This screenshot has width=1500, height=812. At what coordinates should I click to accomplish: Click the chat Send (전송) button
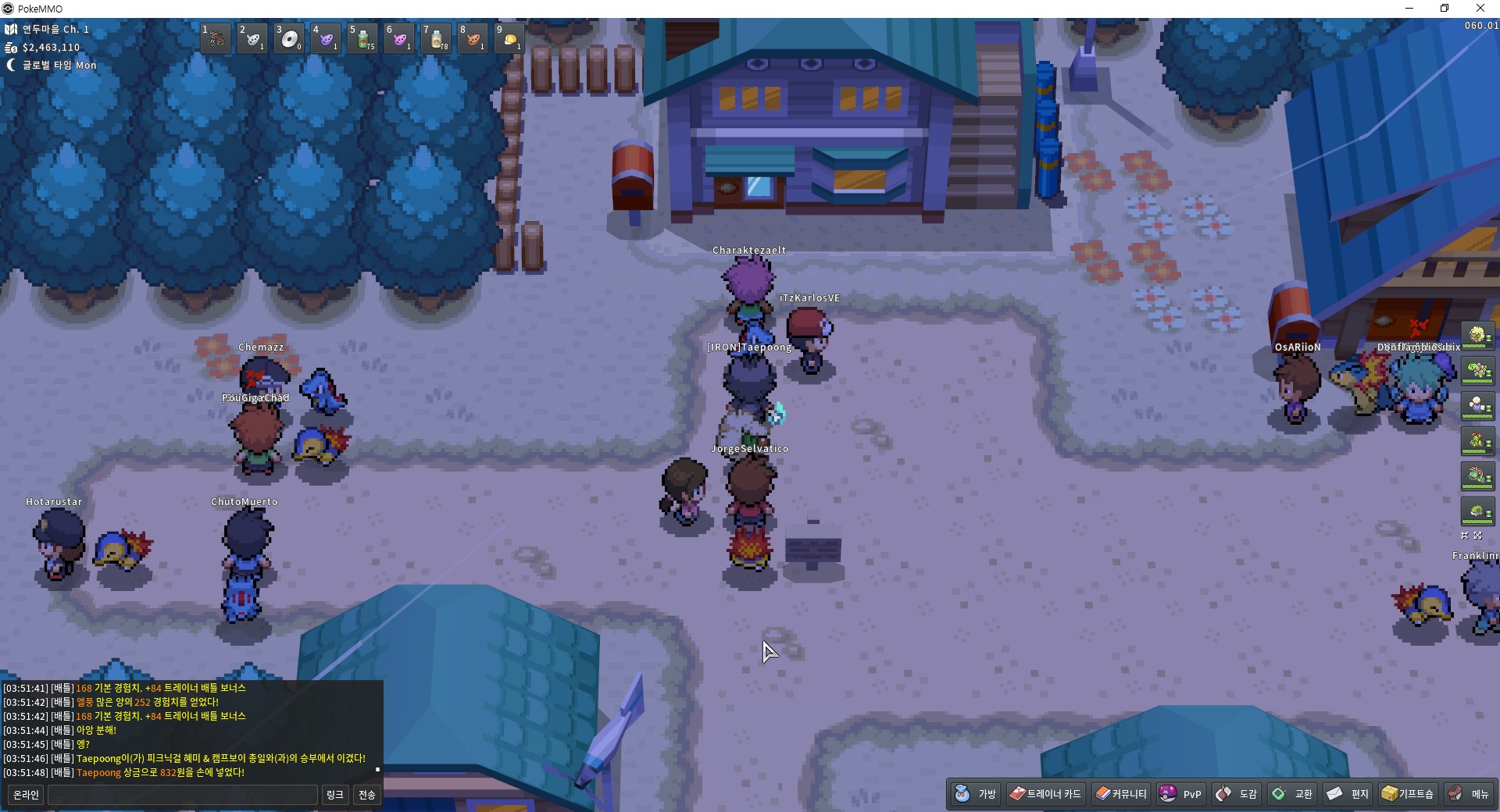click(x=366, y=795)
